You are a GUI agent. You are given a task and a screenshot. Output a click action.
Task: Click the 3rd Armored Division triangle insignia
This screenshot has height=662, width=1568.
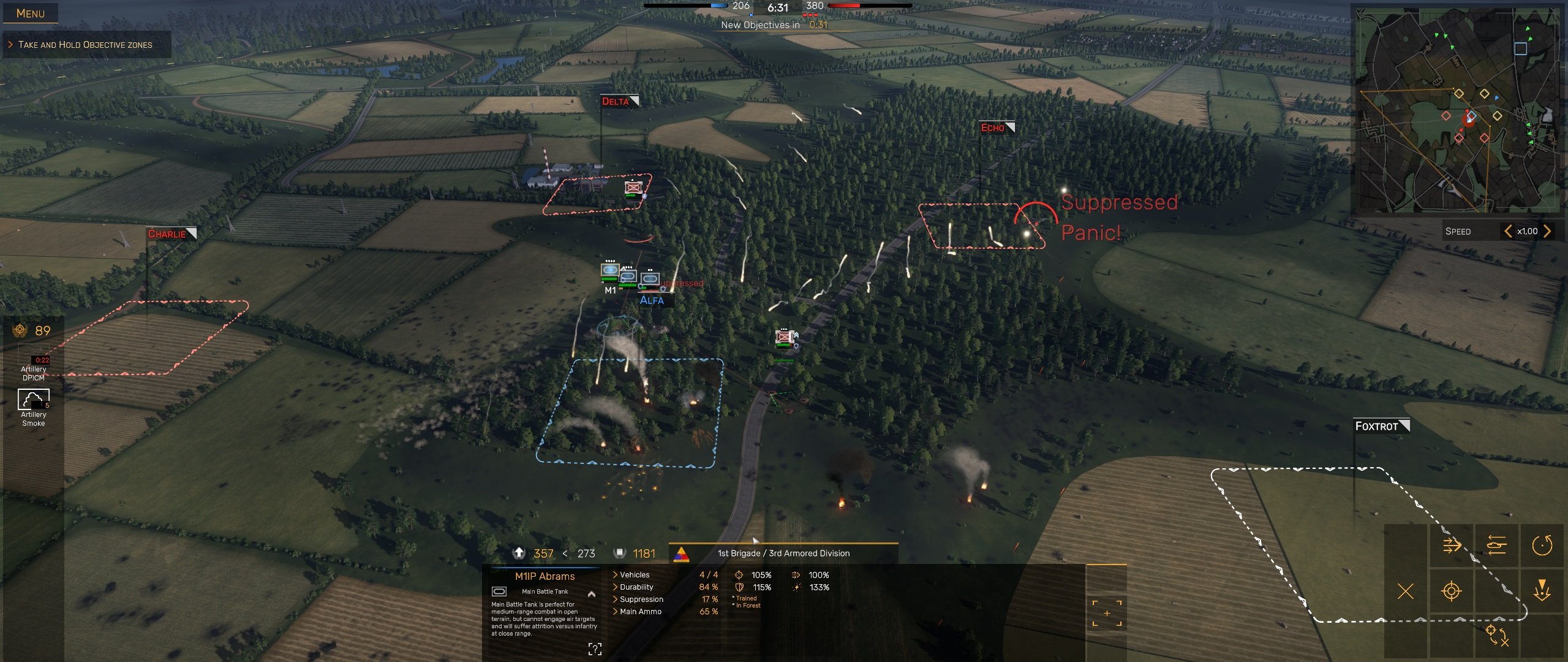(x=681, y=553)
